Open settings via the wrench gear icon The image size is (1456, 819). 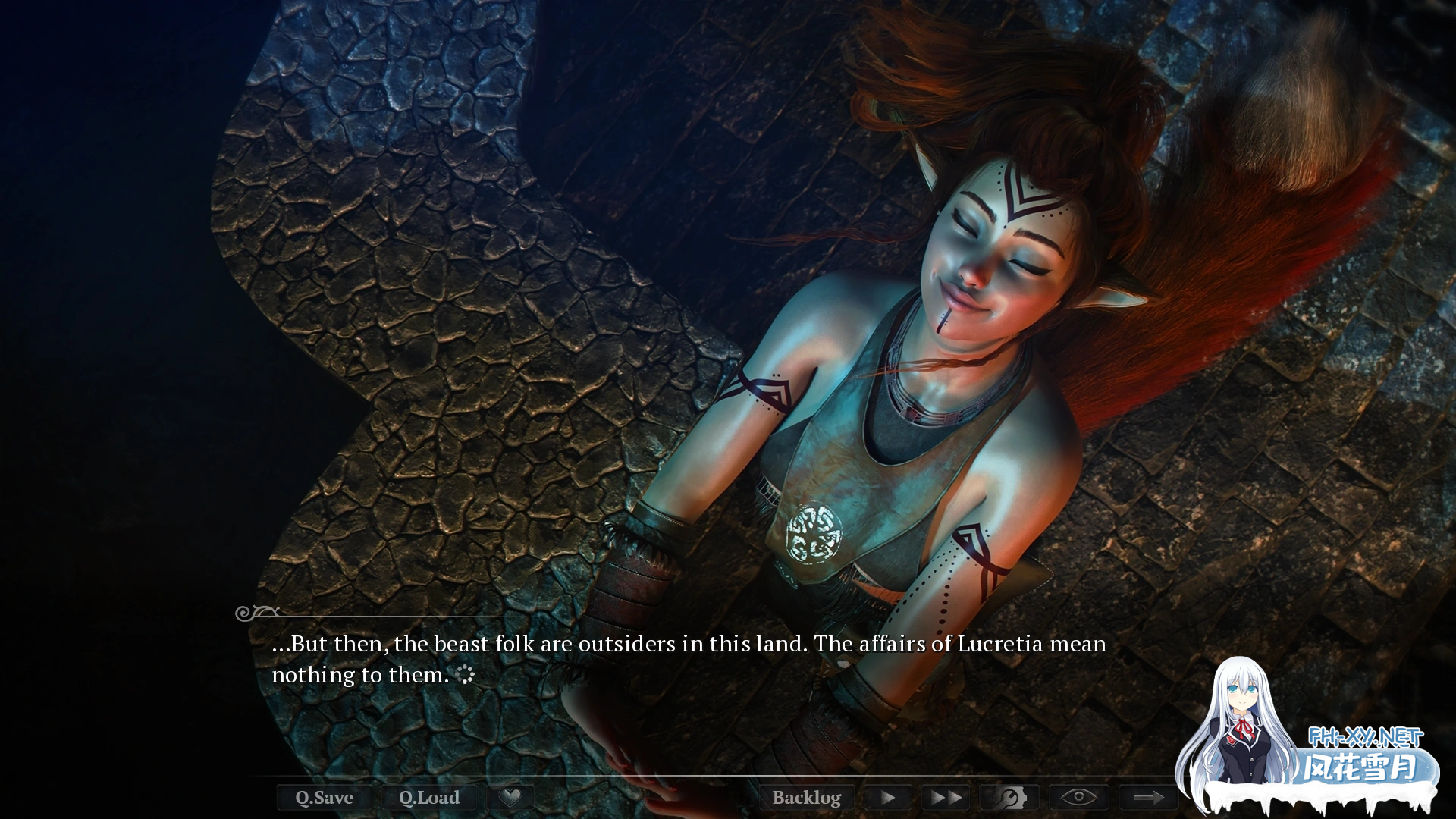tap(1009, 798)
